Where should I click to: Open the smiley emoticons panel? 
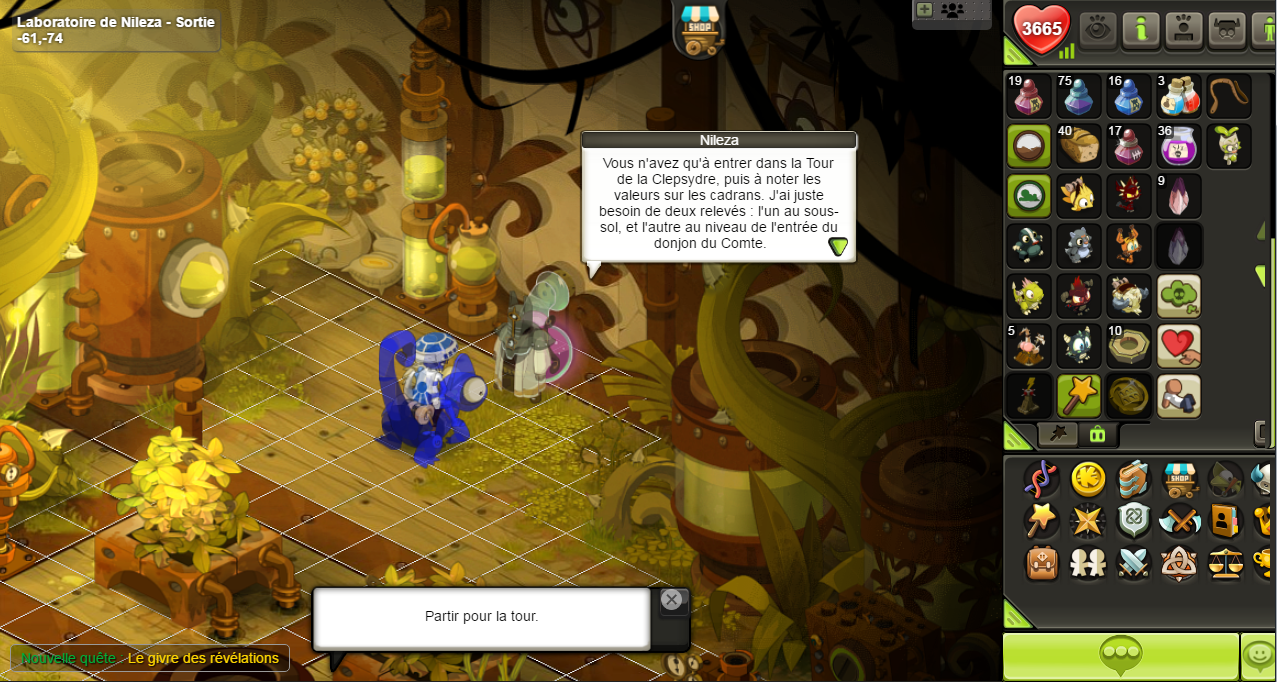click(x=1259, y=656)
